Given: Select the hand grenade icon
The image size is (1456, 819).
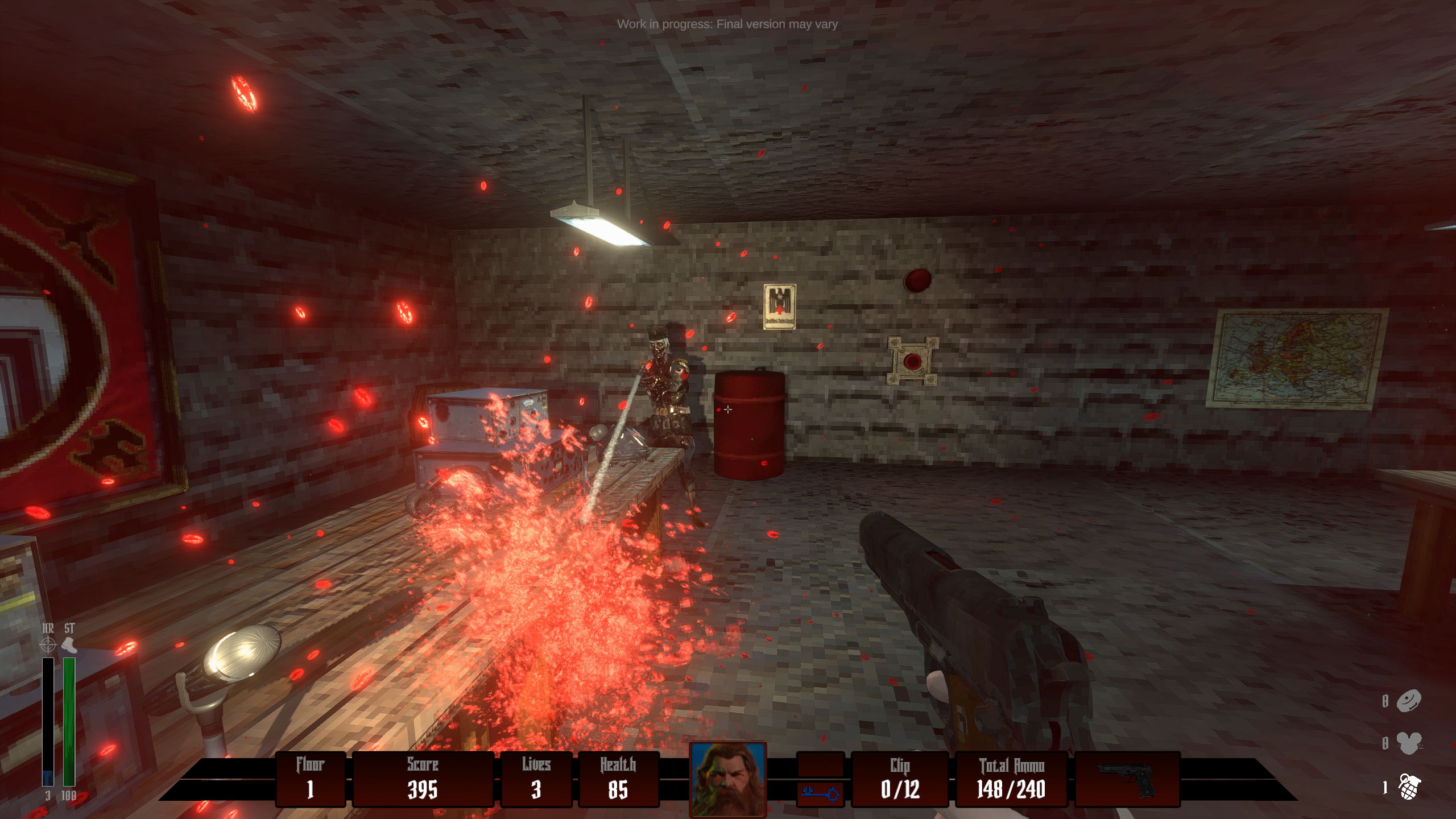Looking at the screenshot, I should point(1409,787).
